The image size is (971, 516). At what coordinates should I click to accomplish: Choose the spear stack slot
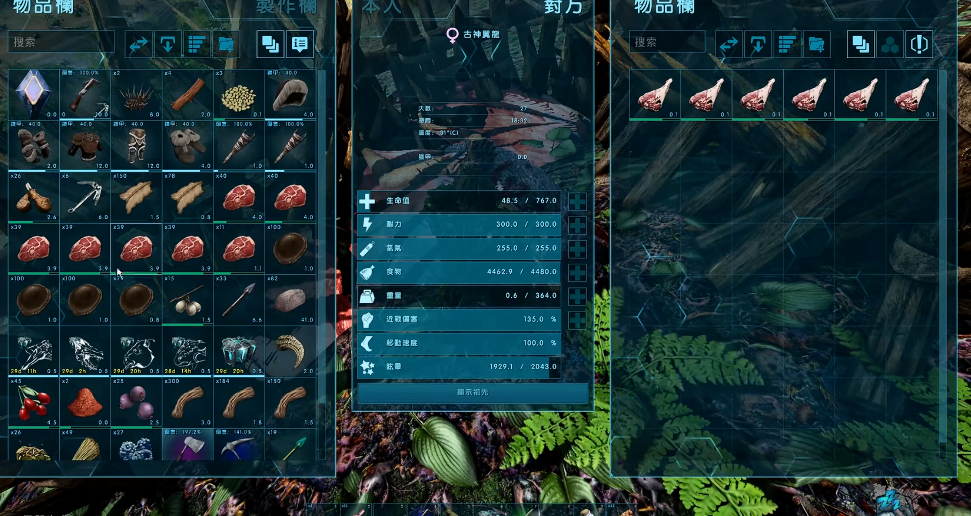pyautogui.click(x=238, y=300)
